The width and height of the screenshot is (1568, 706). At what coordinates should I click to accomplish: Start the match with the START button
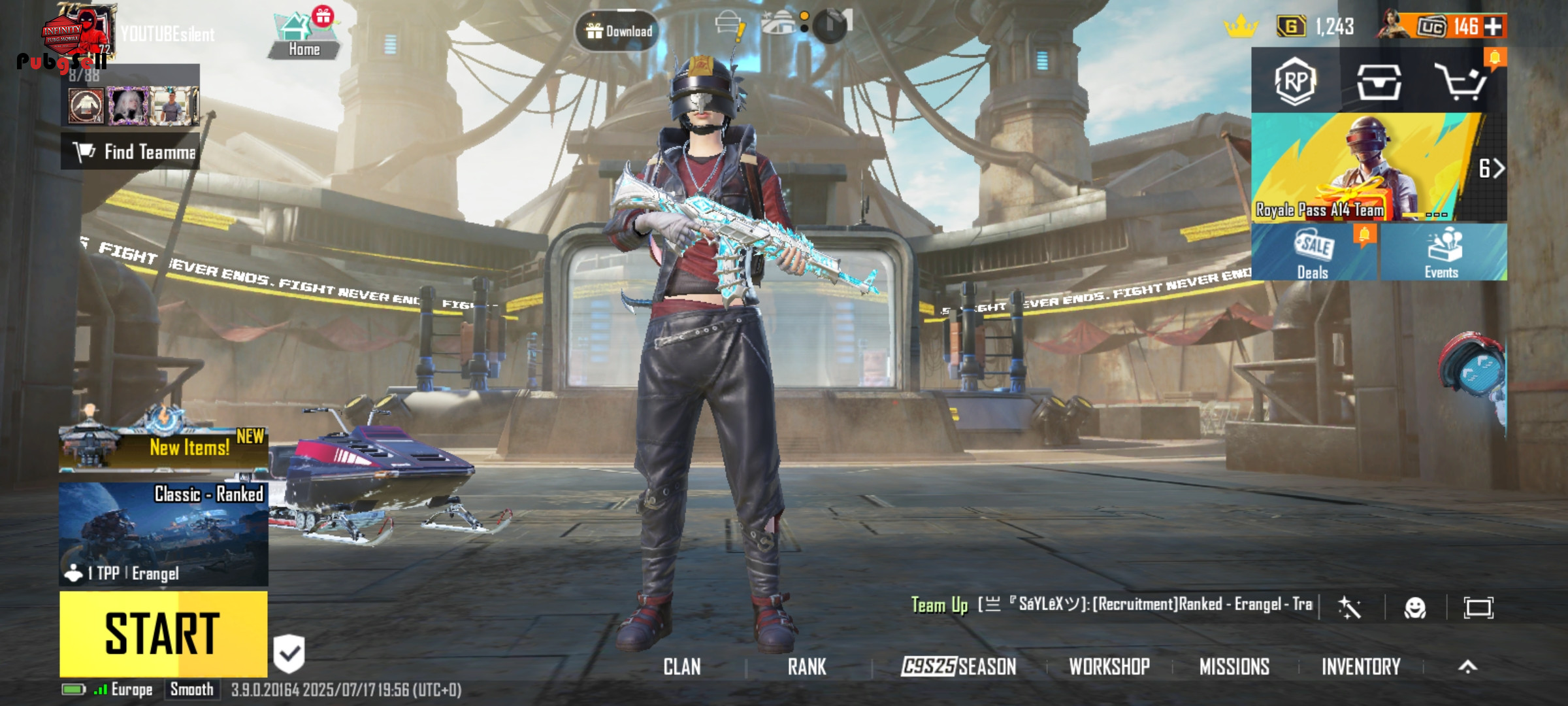coord(163,633)
